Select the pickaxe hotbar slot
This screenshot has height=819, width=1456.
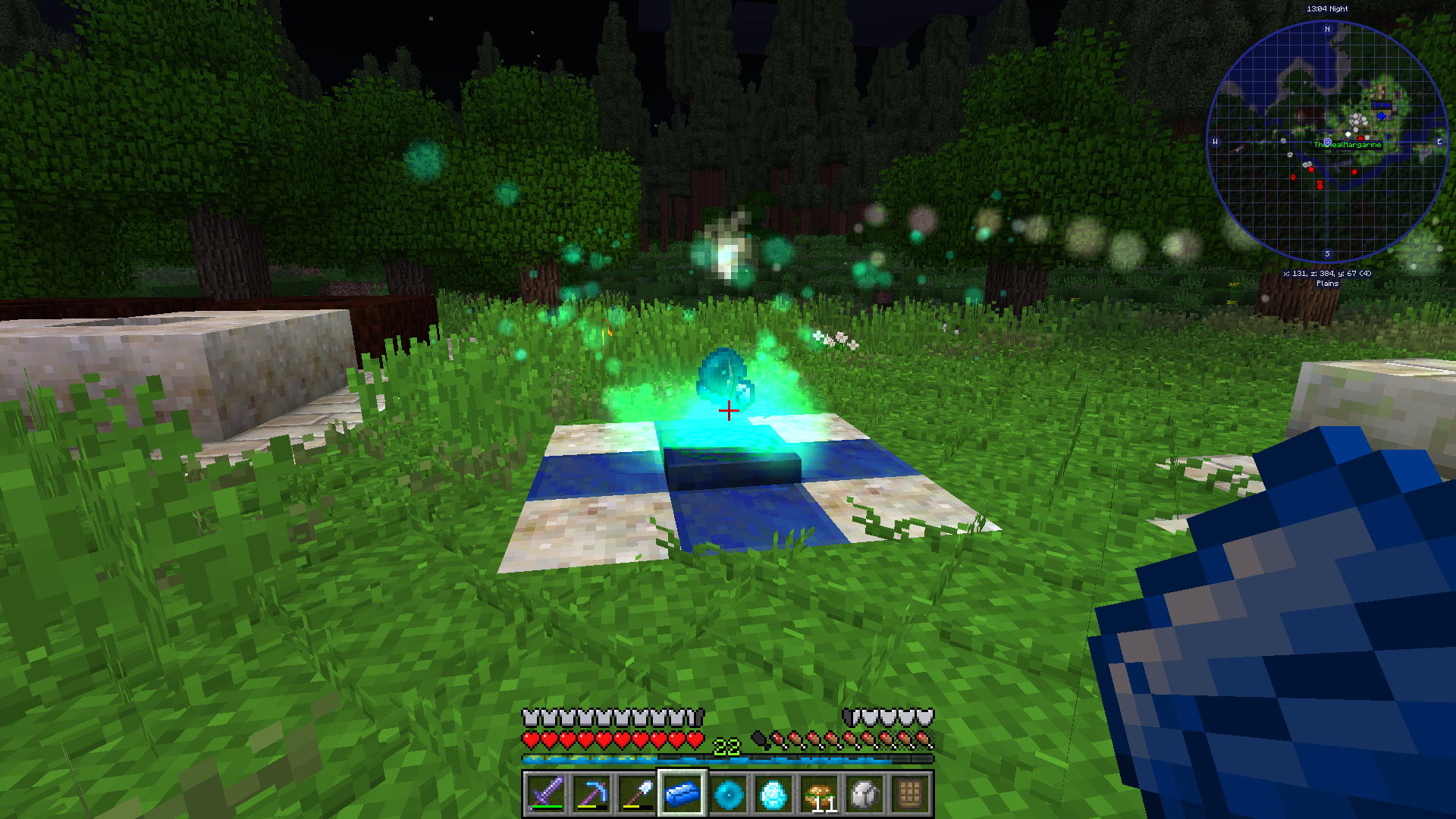click(591, 794)
